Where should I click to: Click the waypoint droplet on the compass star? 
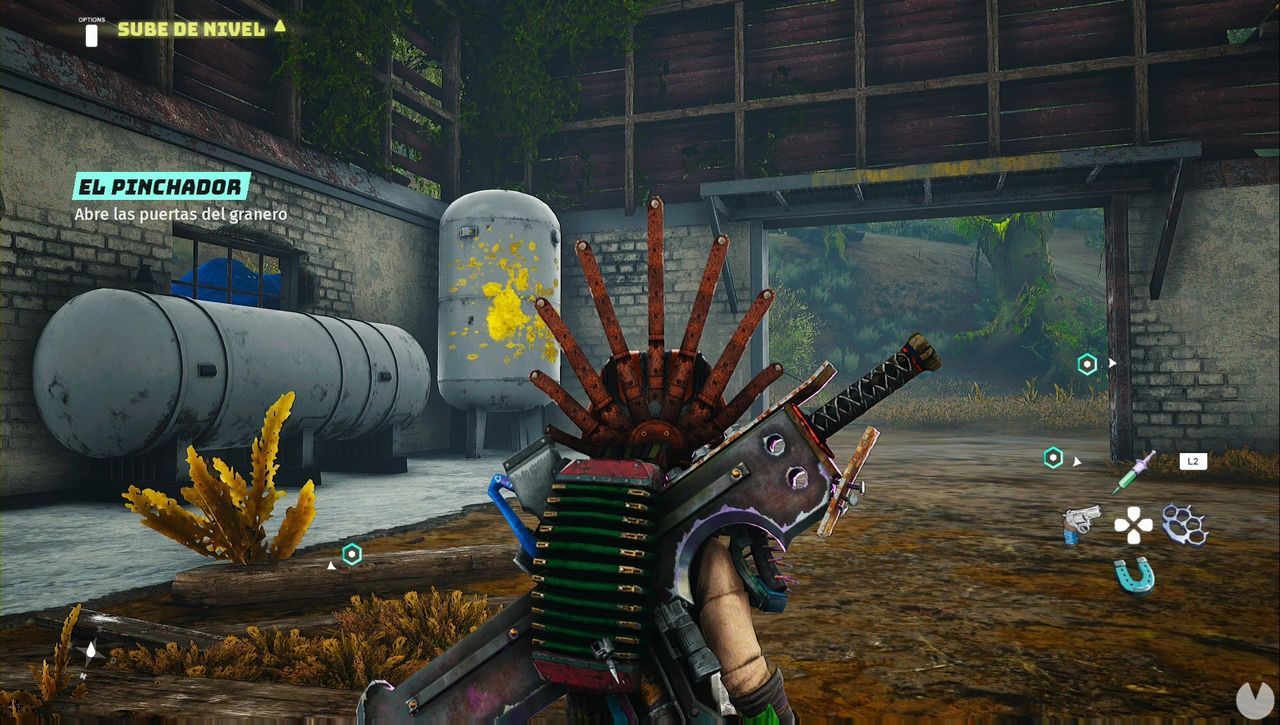91,648
